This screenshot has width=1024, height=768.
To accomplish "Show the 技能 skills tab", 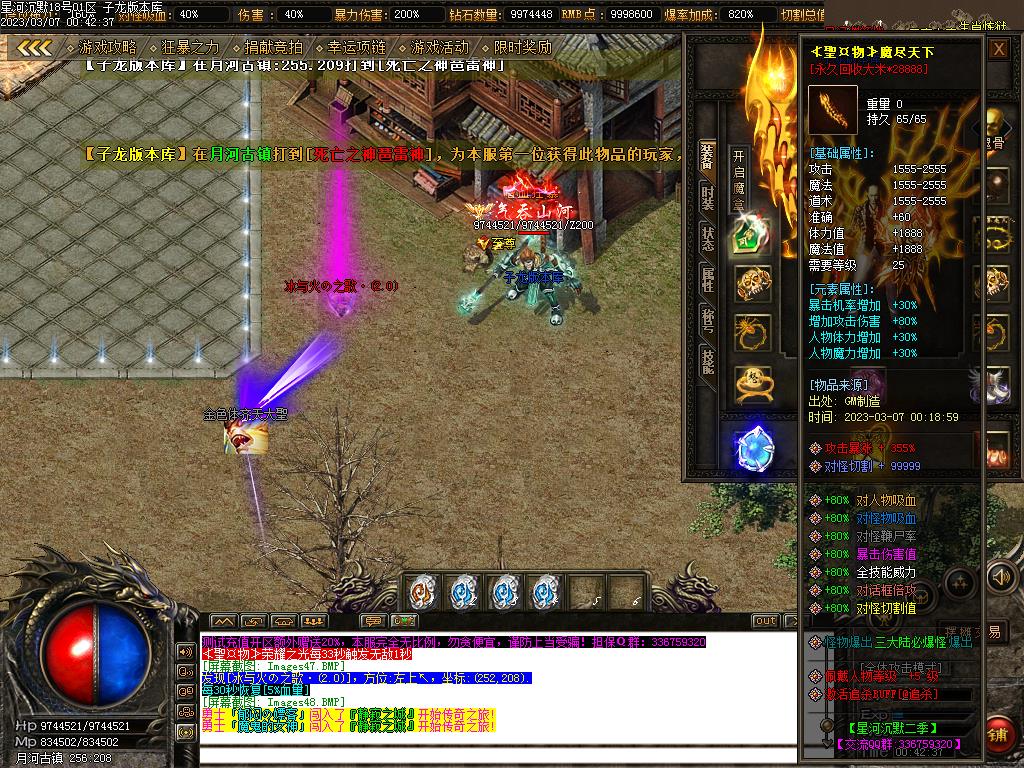I will (x=707, y=361).
